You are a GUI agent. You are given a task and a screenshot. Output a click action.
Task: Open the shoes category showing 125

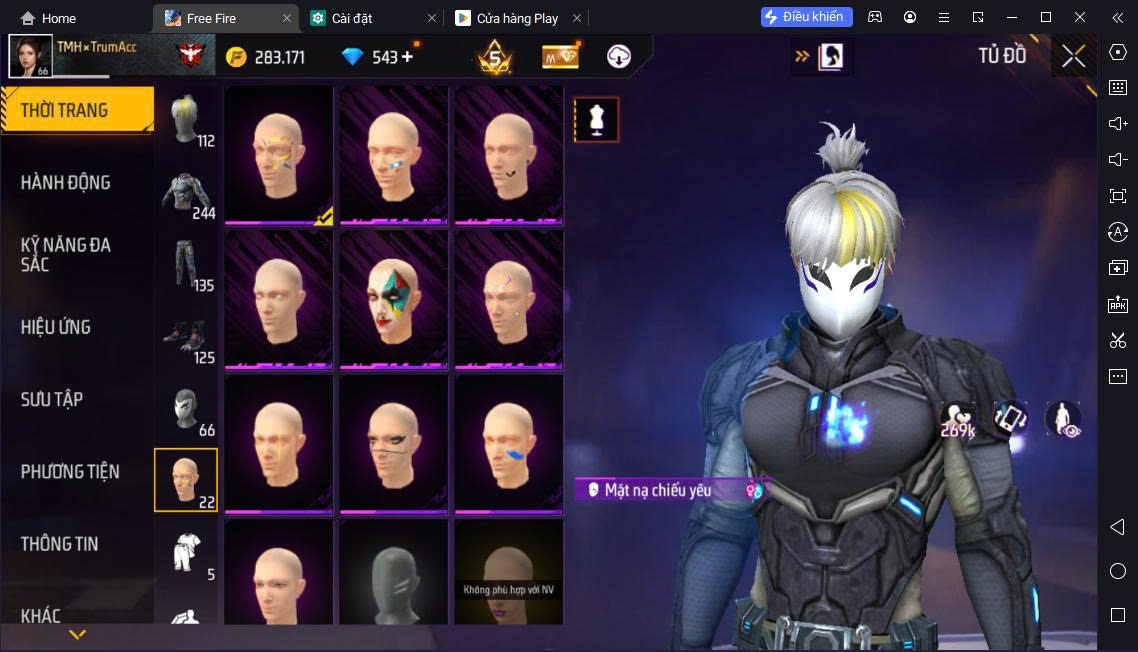pyautogui.click(x=187, y=337)
